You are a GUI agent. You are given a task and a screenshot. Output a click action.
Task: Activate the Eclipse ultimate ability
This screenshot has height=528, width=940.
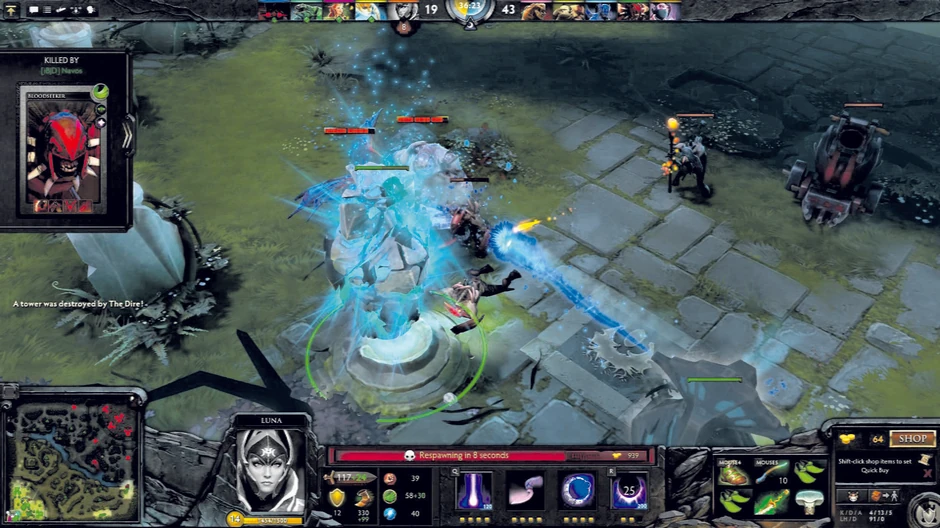pyautogui.click(x=630, y=491)
